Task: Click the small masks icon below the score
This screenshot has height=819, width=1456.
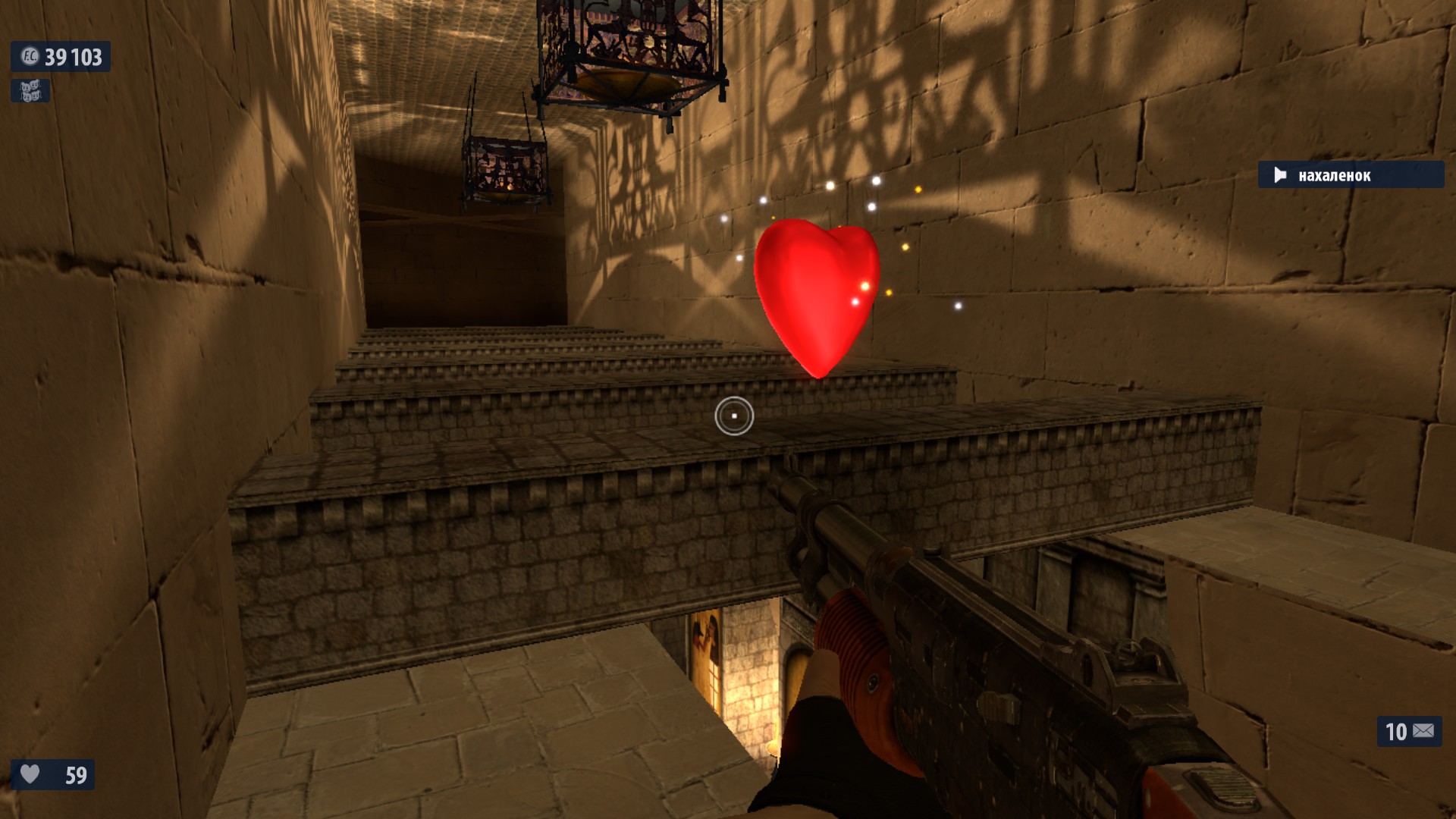Action: point(30,91)
